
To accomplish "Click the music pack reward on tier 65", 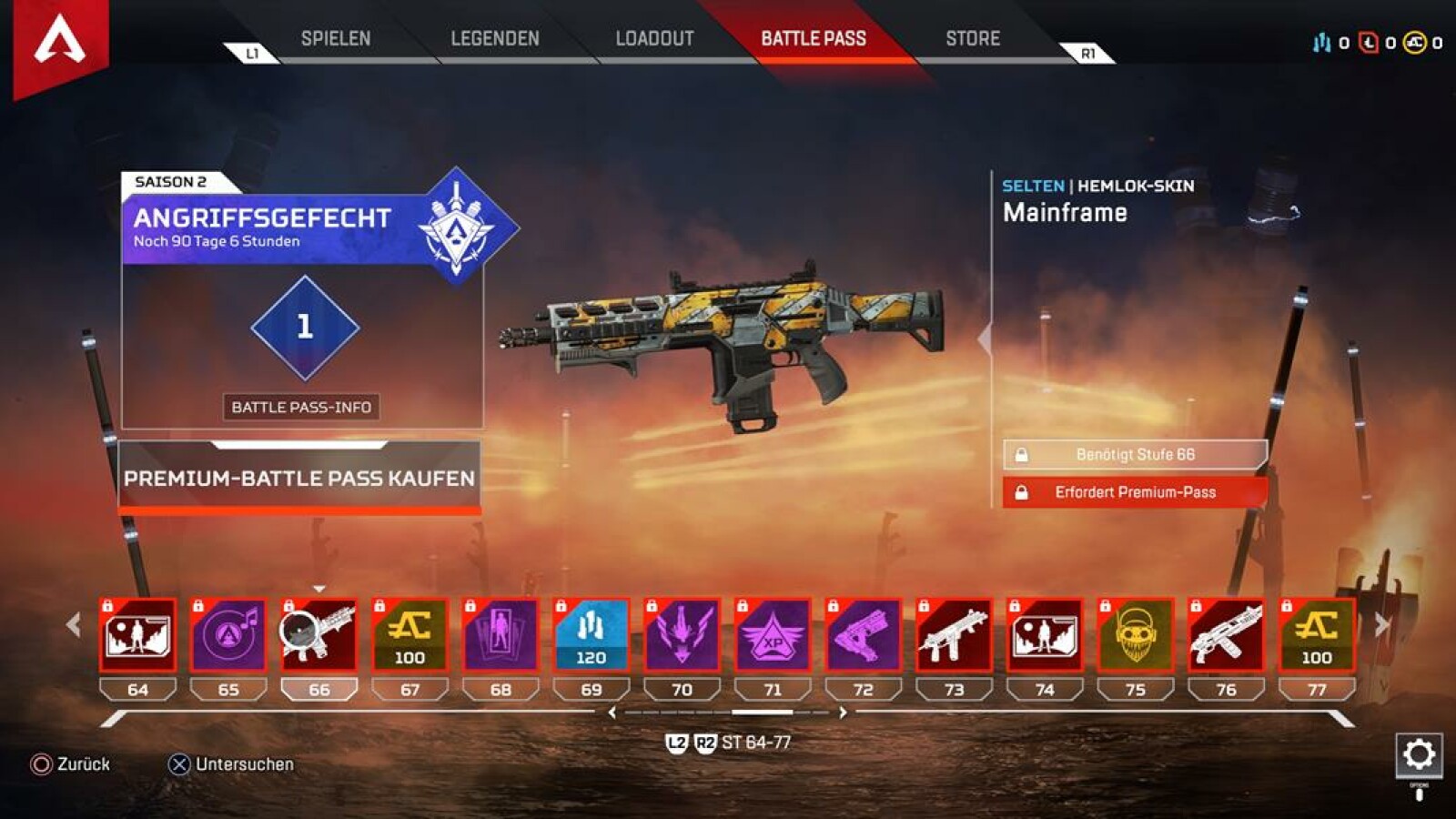I will point(227,634).
